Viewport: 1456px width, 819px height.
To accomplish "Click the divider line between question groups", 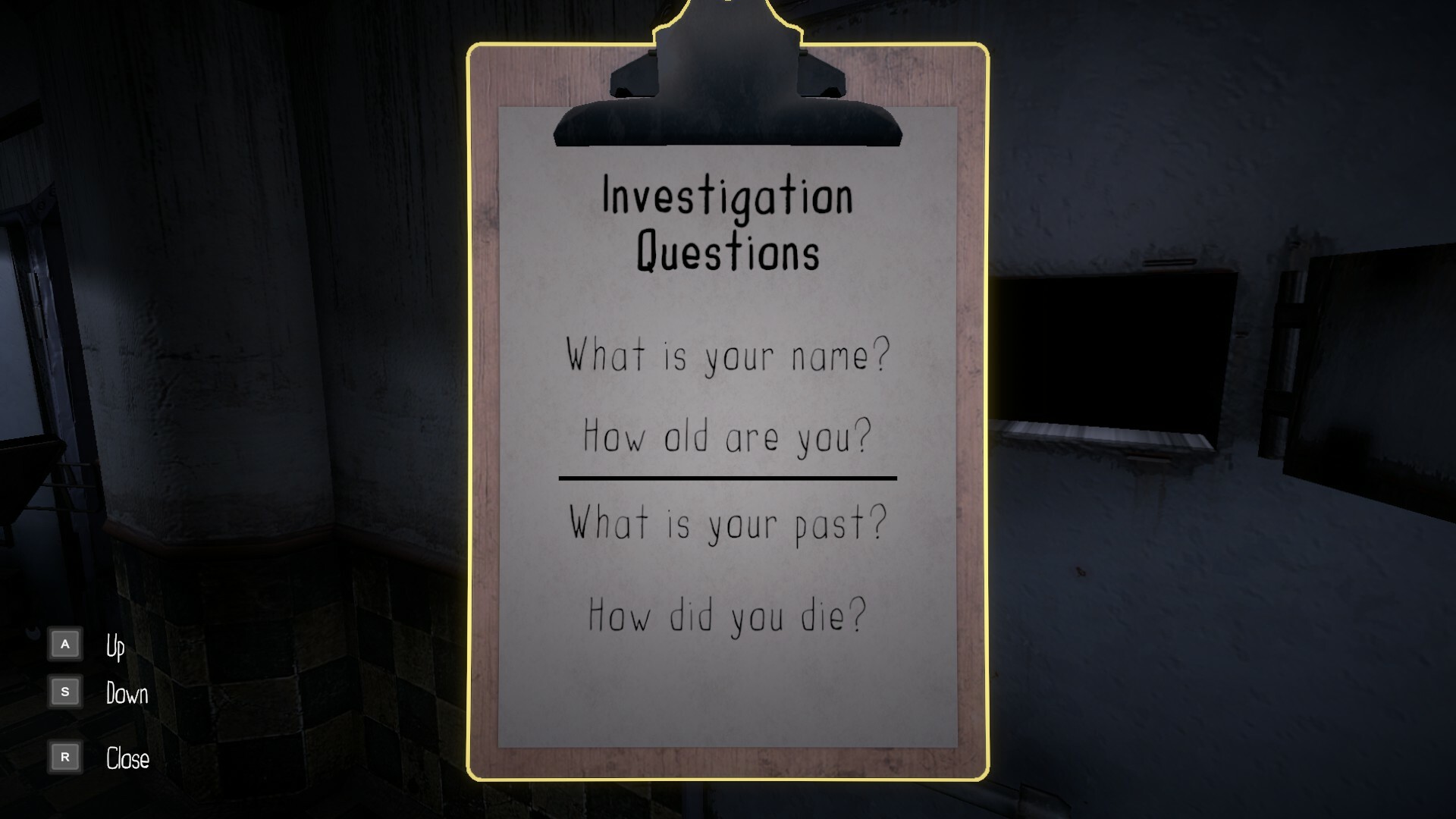I will click(x=726, y=478).
